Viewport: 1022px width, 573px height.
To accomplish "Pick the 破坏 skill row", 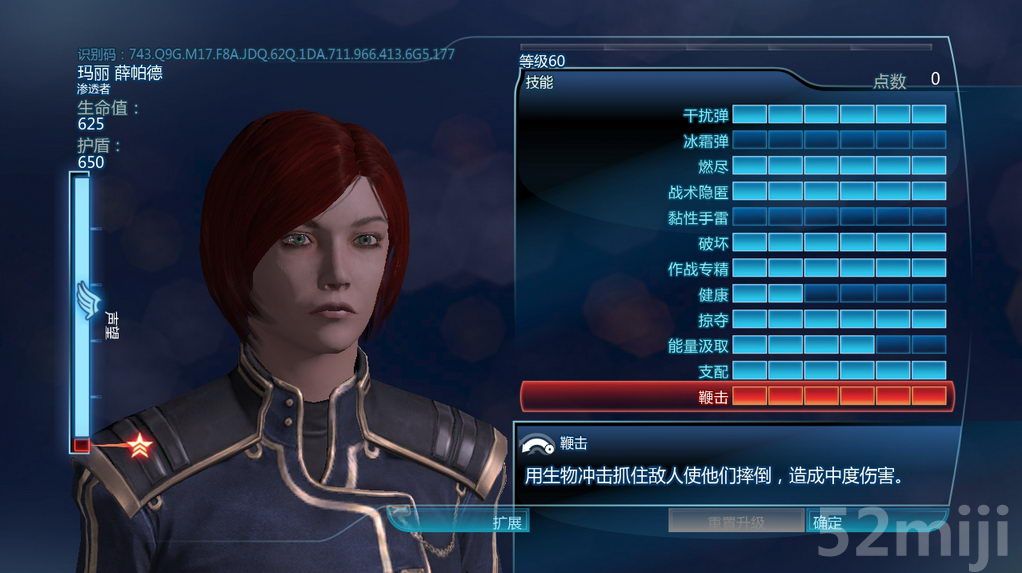I will (x=735, y=243).
